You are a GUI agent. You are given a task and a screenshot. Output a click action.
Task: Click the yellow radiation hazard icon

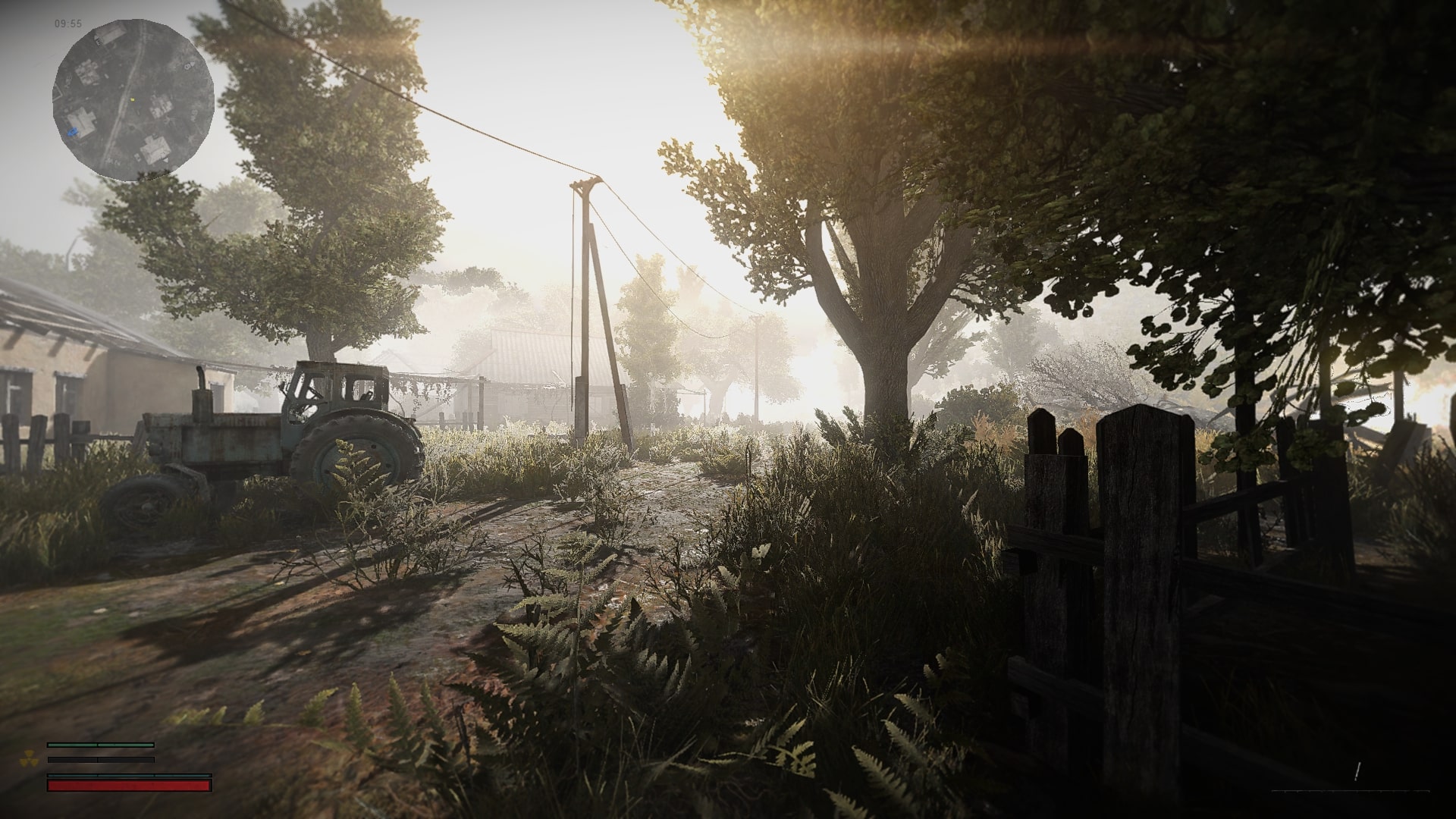click(x=29, y=758)
